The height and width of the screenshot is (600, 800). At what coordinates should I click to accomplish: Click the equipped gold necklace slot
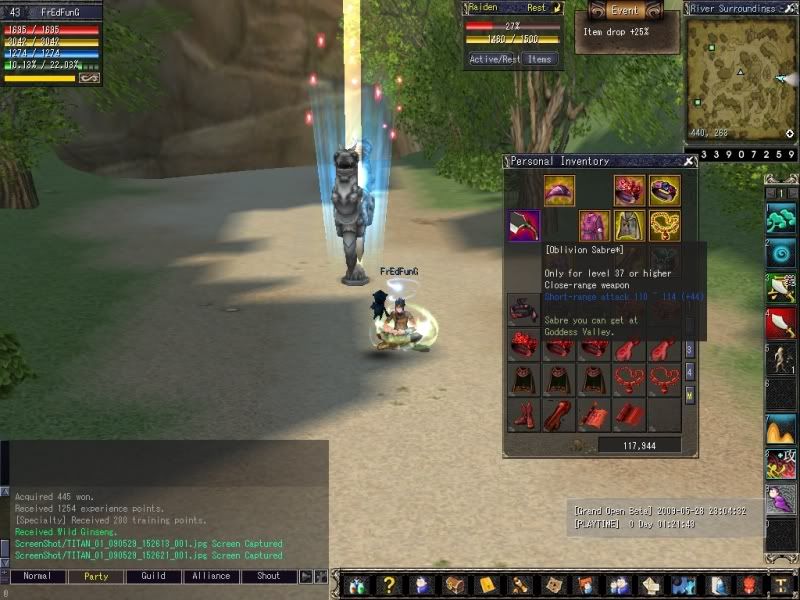click(665, 224)
